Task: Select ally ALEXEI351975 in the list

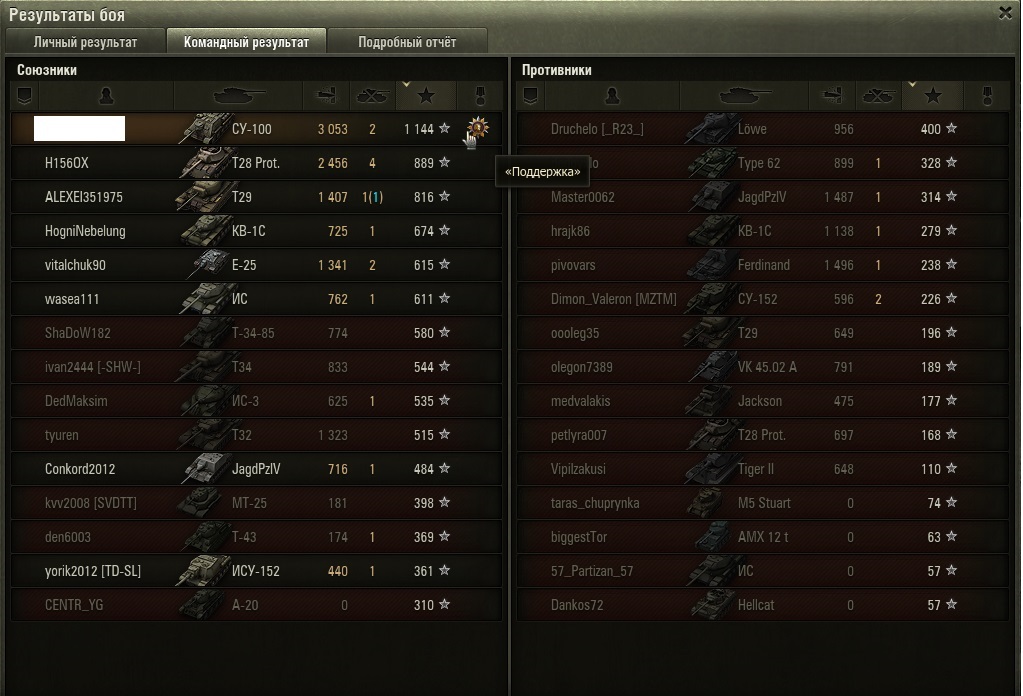Action: coord(256,197)
